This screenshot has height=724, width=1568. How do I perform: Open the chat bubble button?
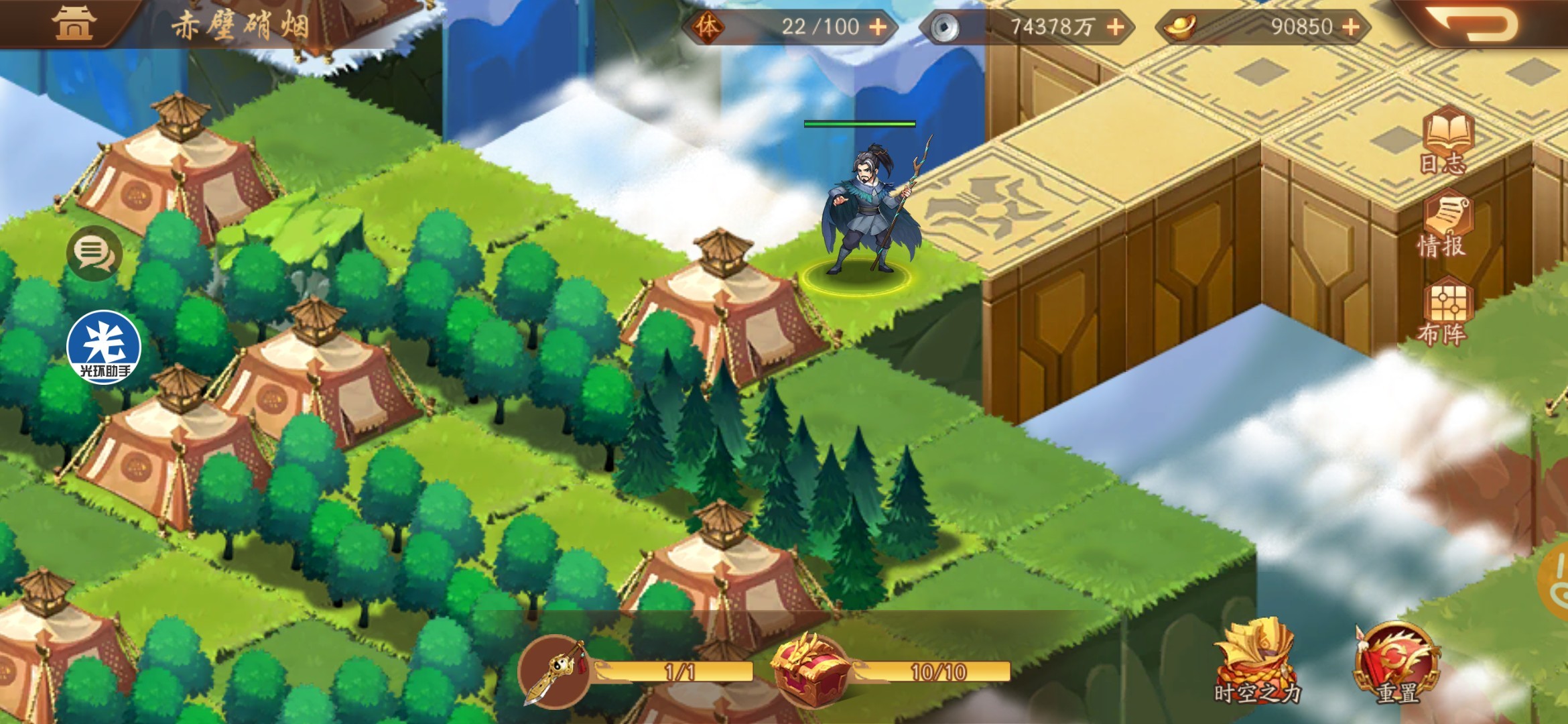[x=94, y=253]
